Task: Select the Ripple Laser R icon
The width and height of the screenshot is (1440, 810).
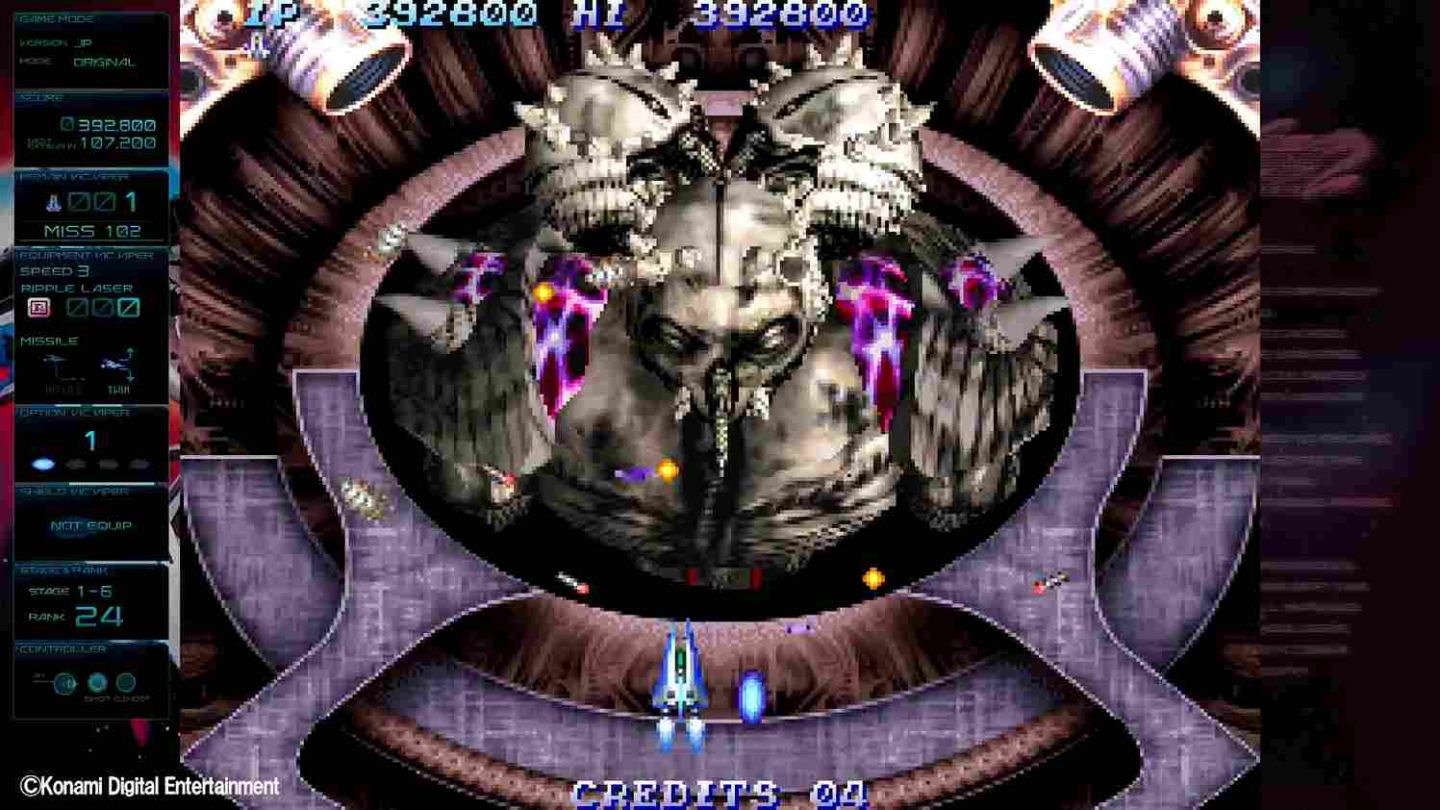Action: tap(37, 307)
